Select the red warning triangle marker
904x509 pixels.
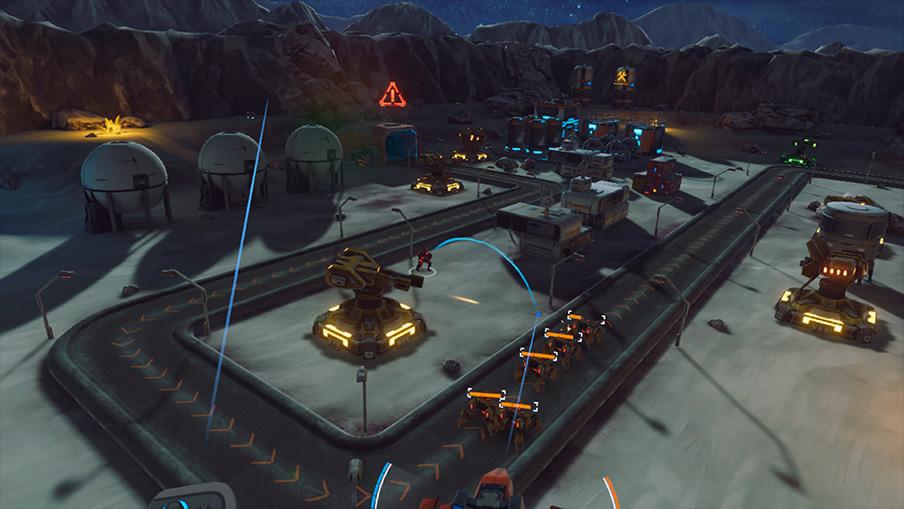[393, 95]
